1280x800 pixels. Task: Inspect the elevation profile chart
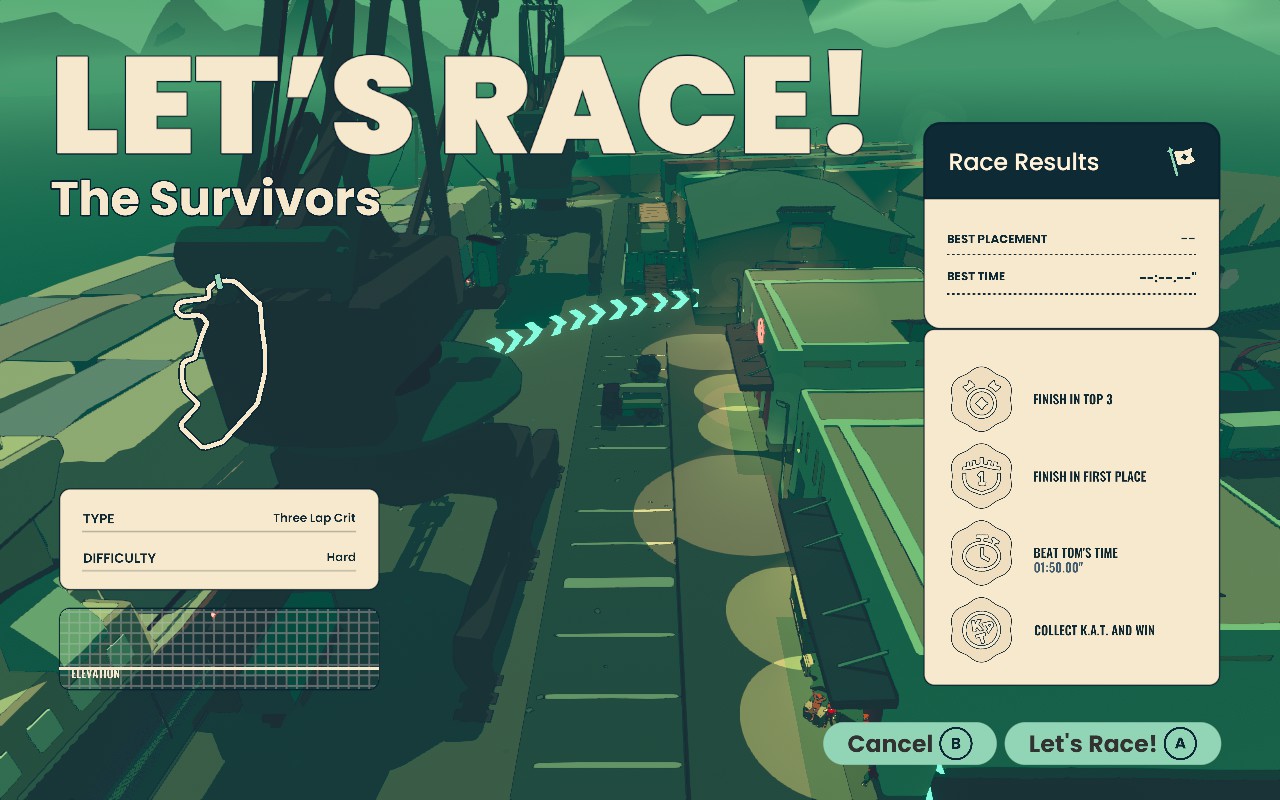pyautogui.click(x=219, y=649)
